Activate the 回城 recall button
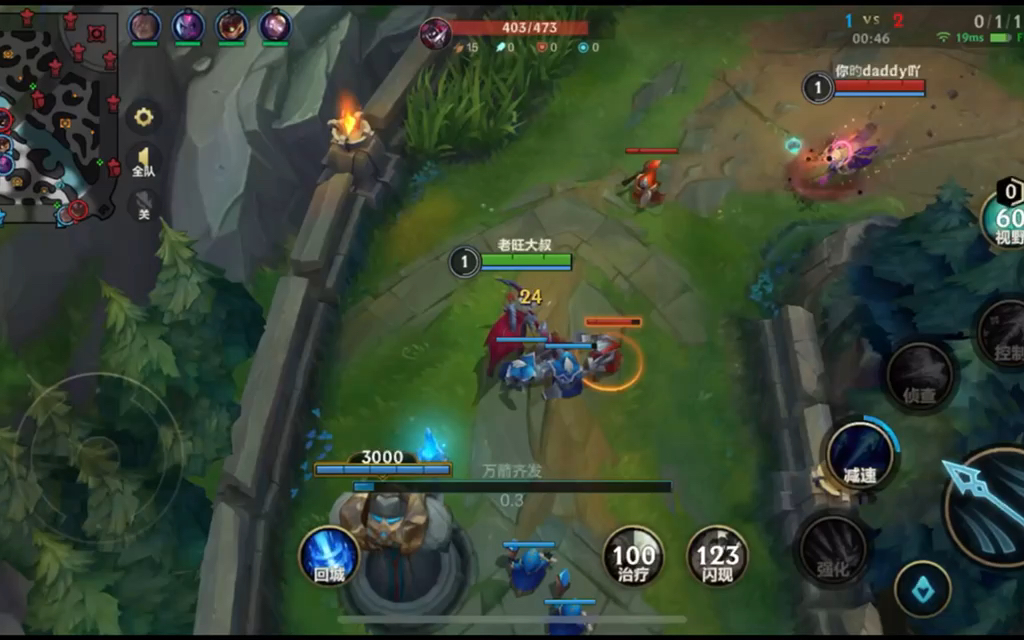 pos(329,555)
